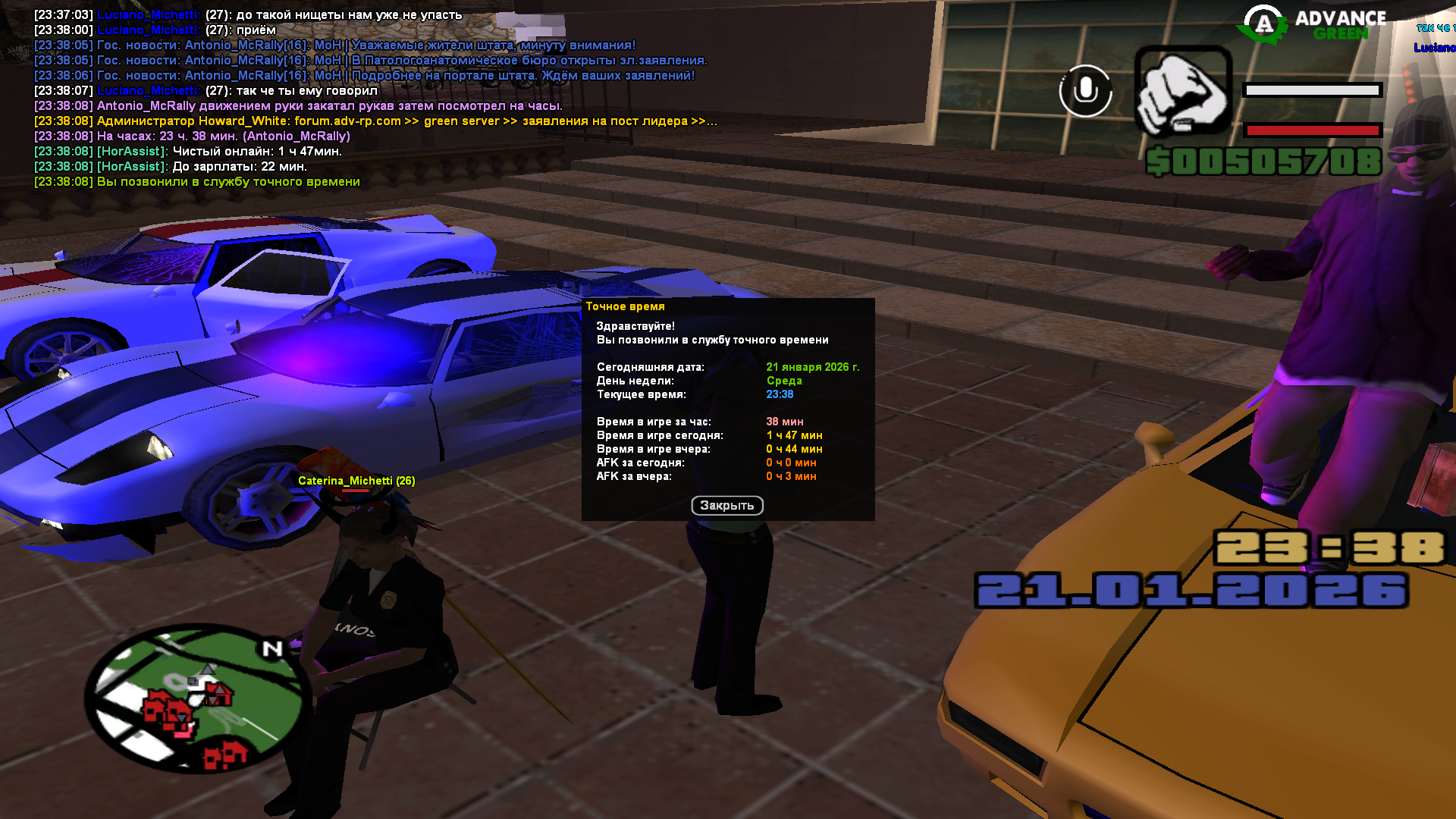Close the Точное время dialog

pyautogui.click(x=726, y=506)
